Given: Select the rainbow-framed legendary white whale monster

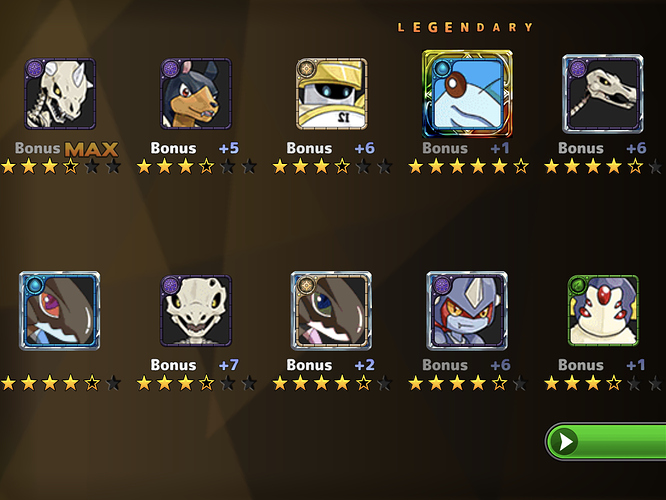Looking at the screenshot, I should pyautogui.click(x=467, y=93).
